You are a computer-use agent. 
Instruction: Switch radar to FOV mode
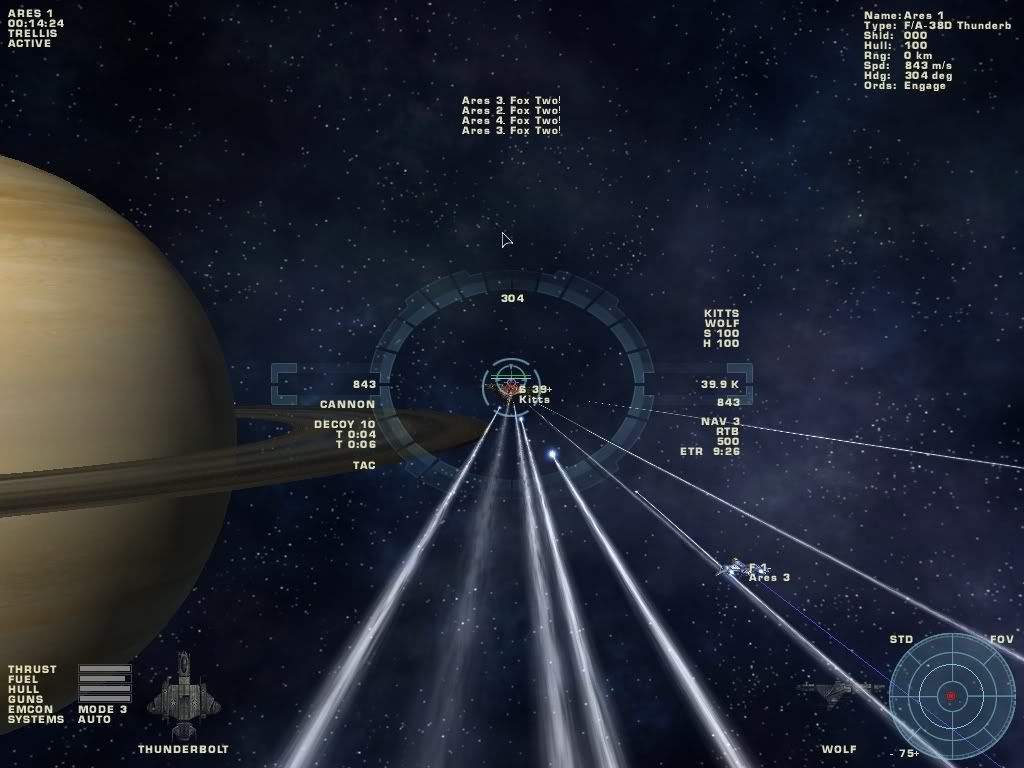[1001, 639]
